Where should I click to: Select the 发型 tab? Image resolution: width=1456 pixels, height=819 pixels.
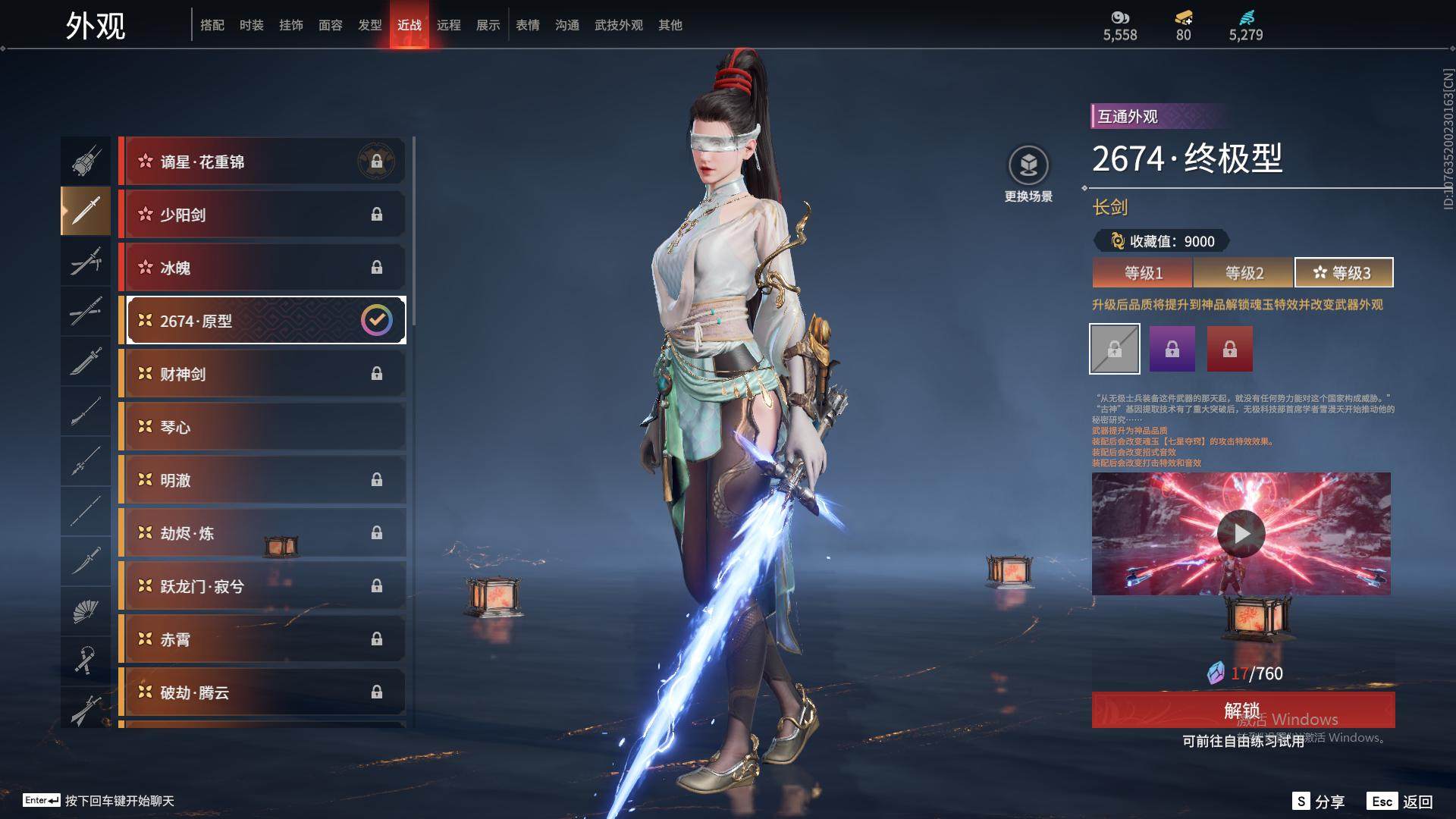click(369, 25)
